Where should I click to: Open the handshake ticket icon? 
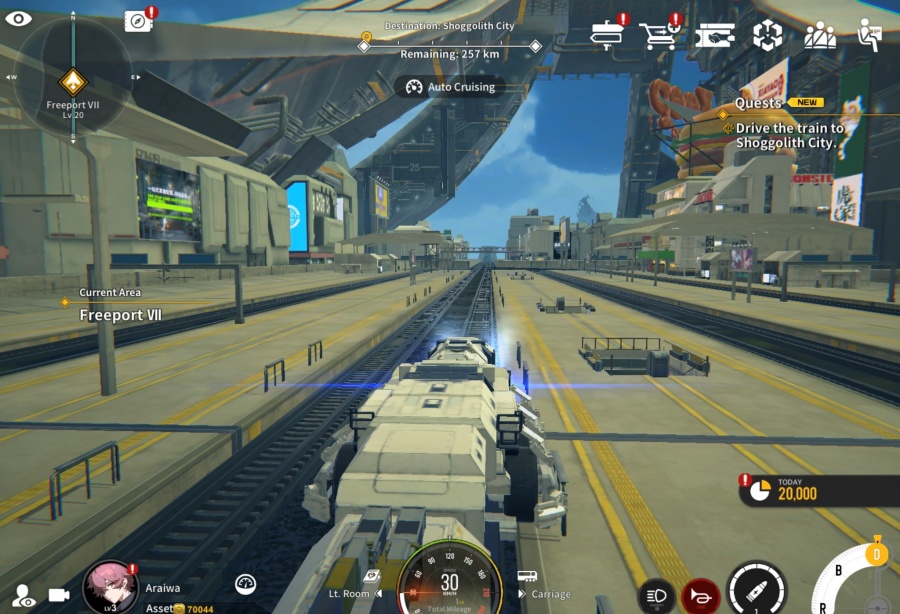[714, 36]
